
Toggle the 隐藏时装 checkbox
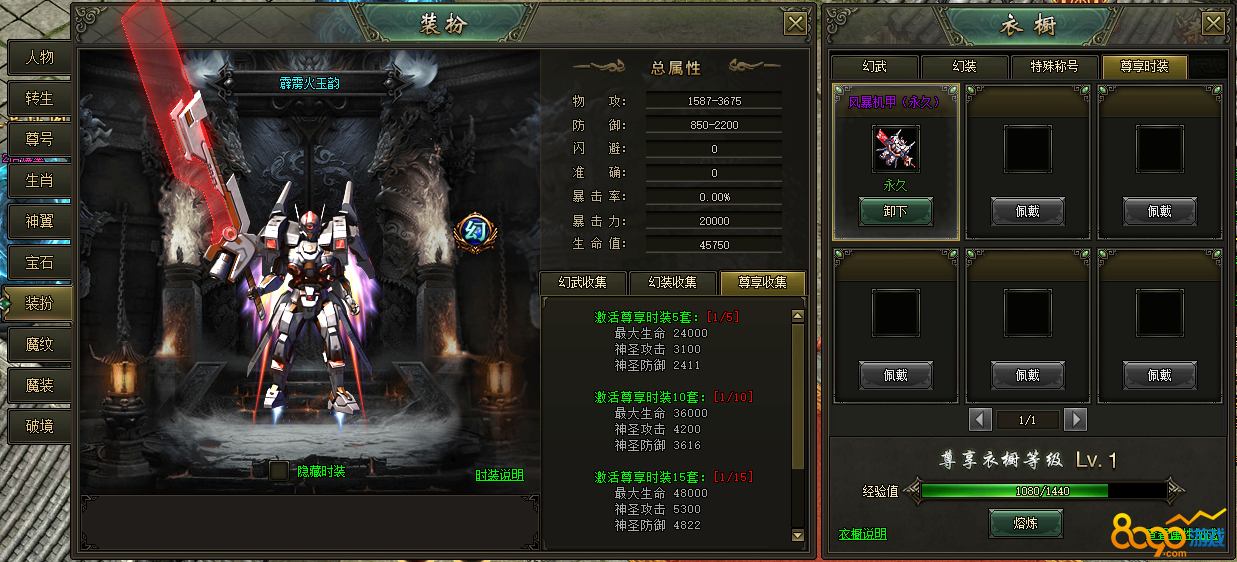pyautogui.click(x=279, y=471)
